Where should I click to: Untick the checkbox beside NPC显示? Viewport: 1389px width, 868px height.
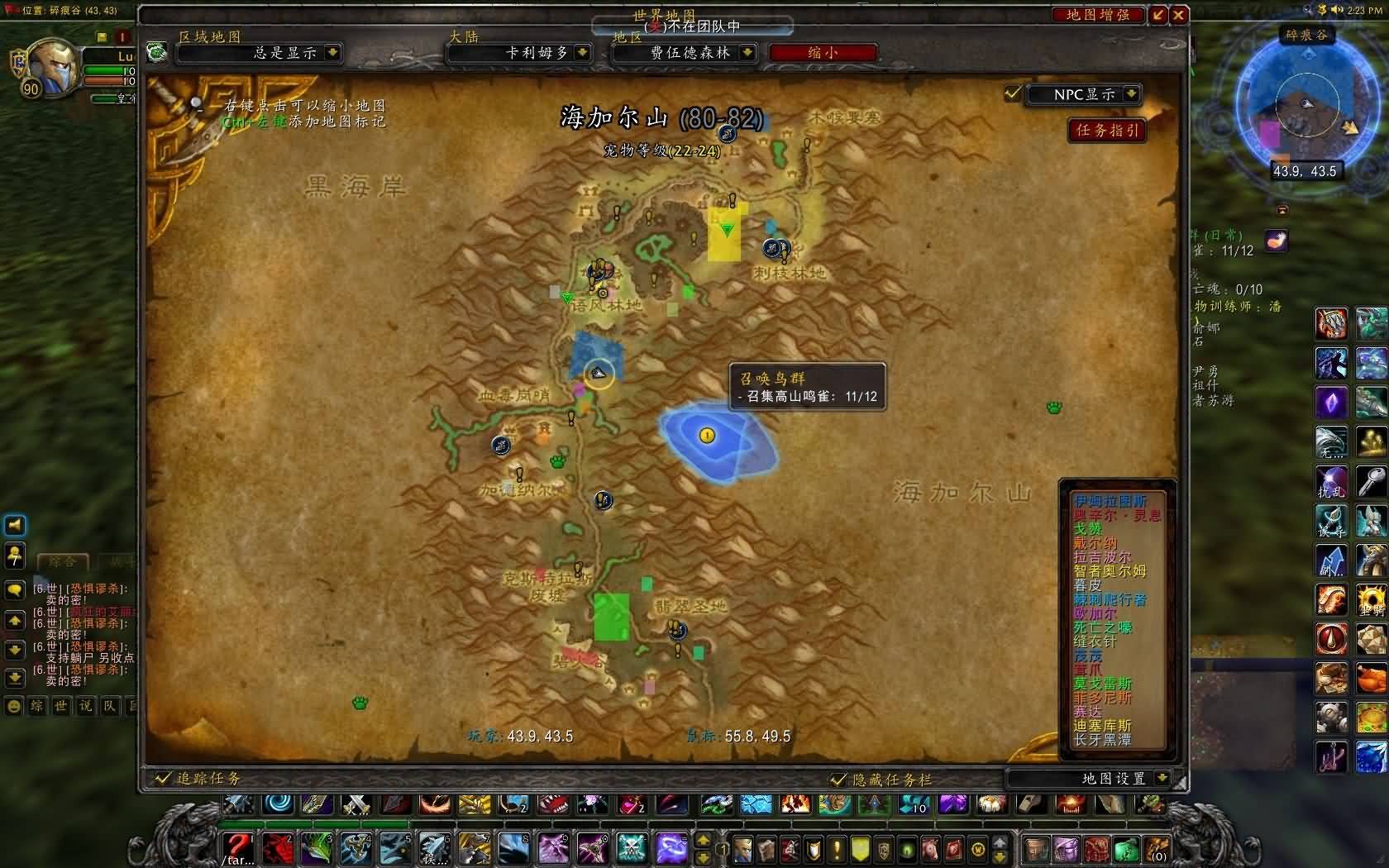coord(1013,93)
